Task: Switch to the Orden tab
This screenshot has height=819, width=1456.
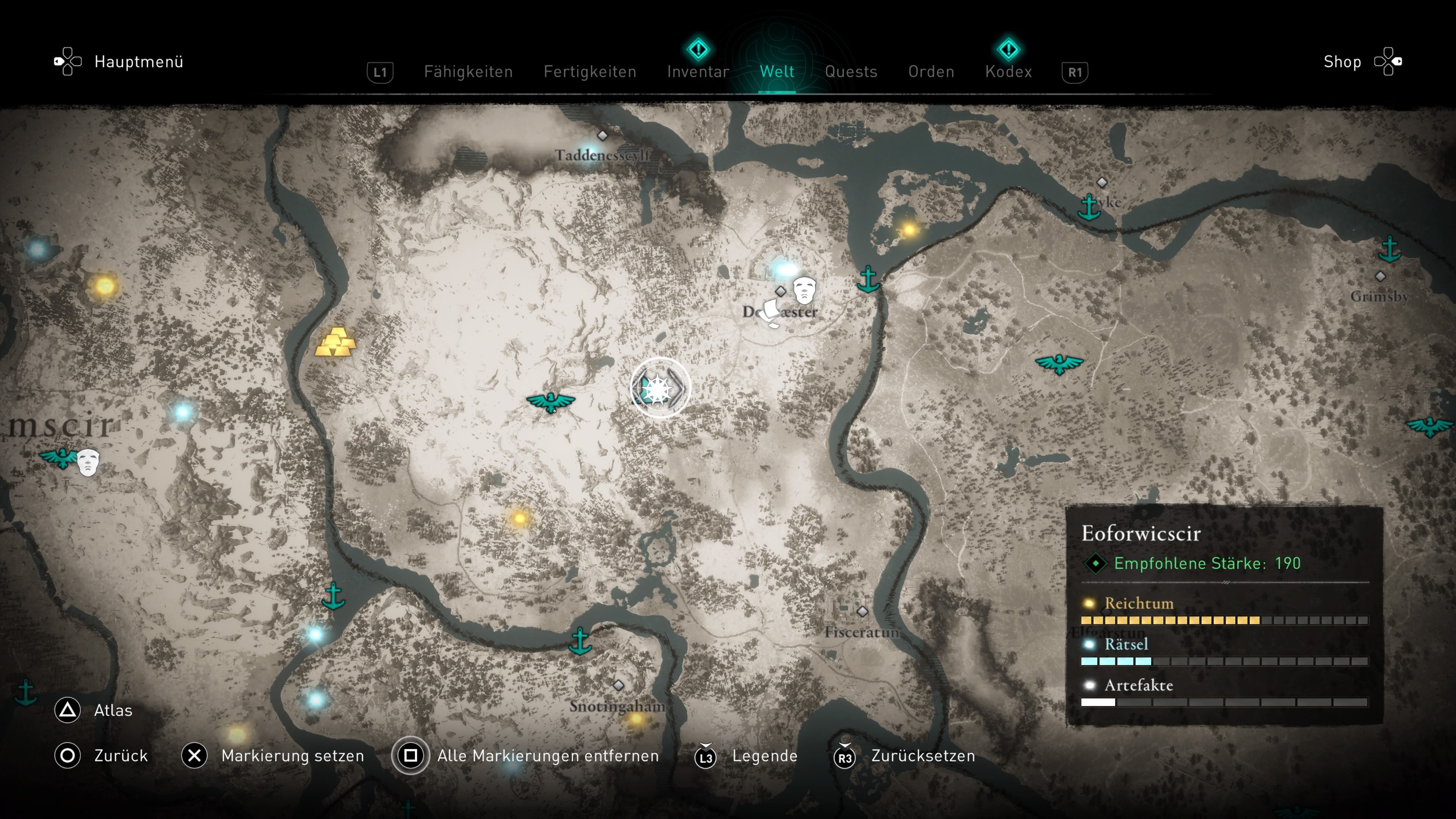Action: pyautogui.click(x=931, y=72)
